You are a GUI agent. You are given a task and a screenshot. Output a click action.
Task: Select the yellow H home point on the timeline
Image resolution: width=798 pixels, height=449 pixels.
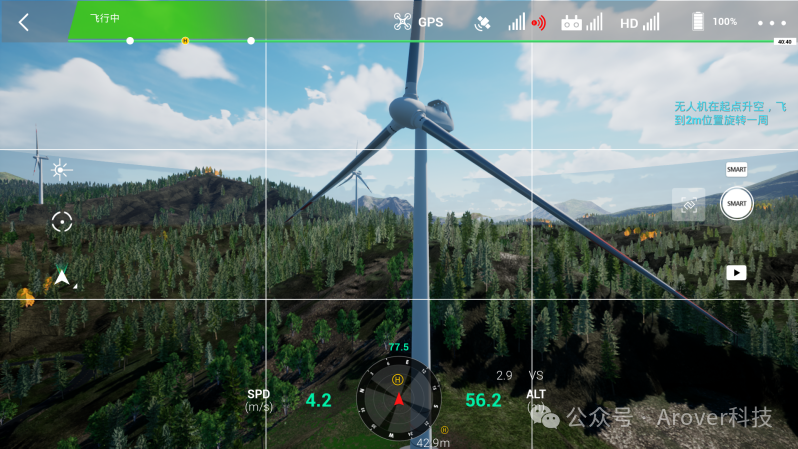[x=185, y=41]
